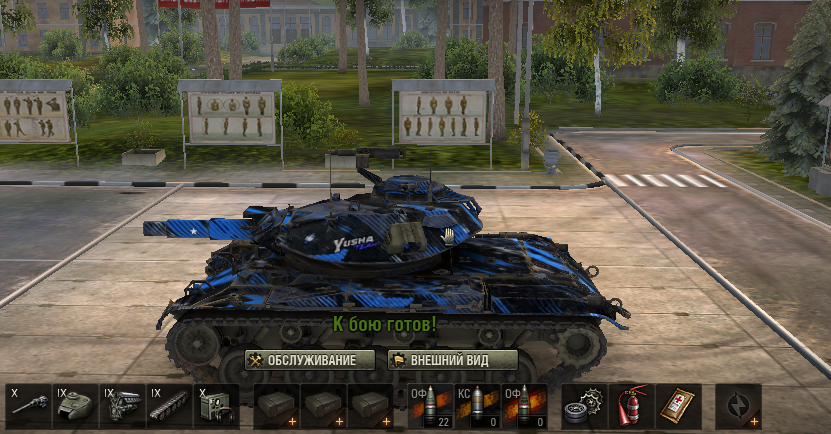Select the repair kit consumable slot
This screenshot has height=434, width=831.
[584, 407]
